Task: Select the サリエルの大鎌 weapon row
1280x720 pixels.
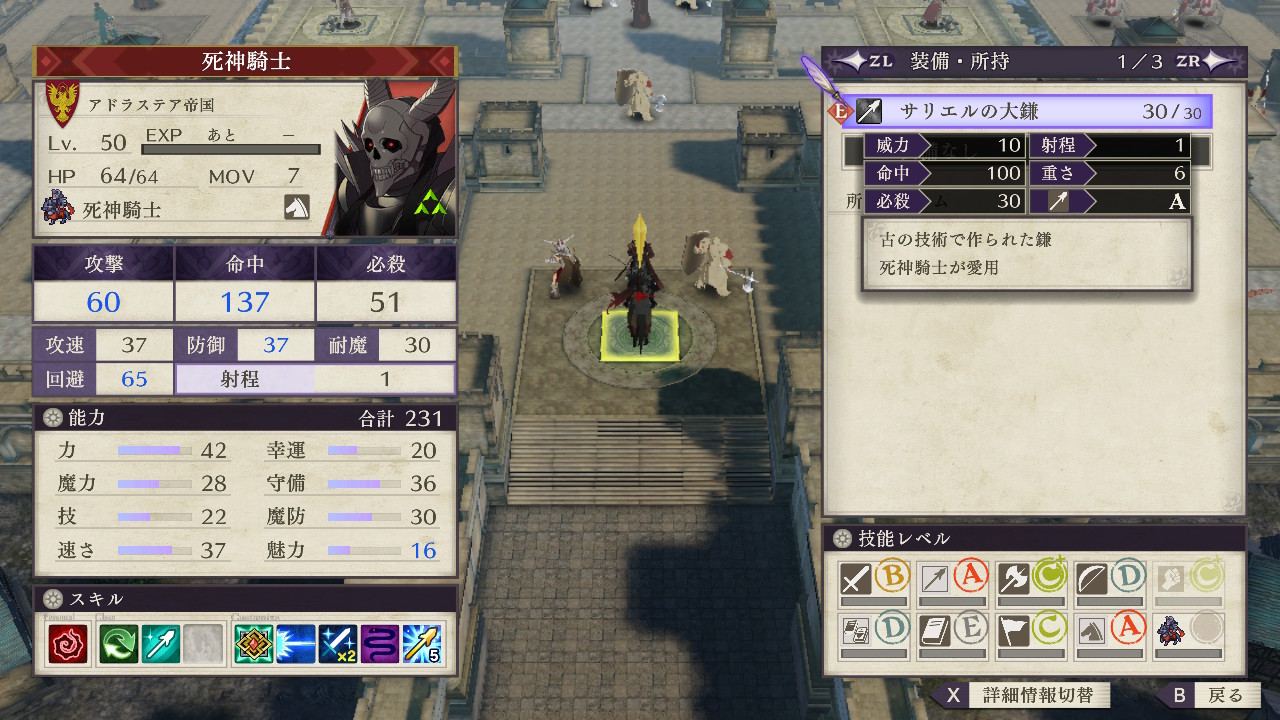Action: click(x=1027, y=111)
